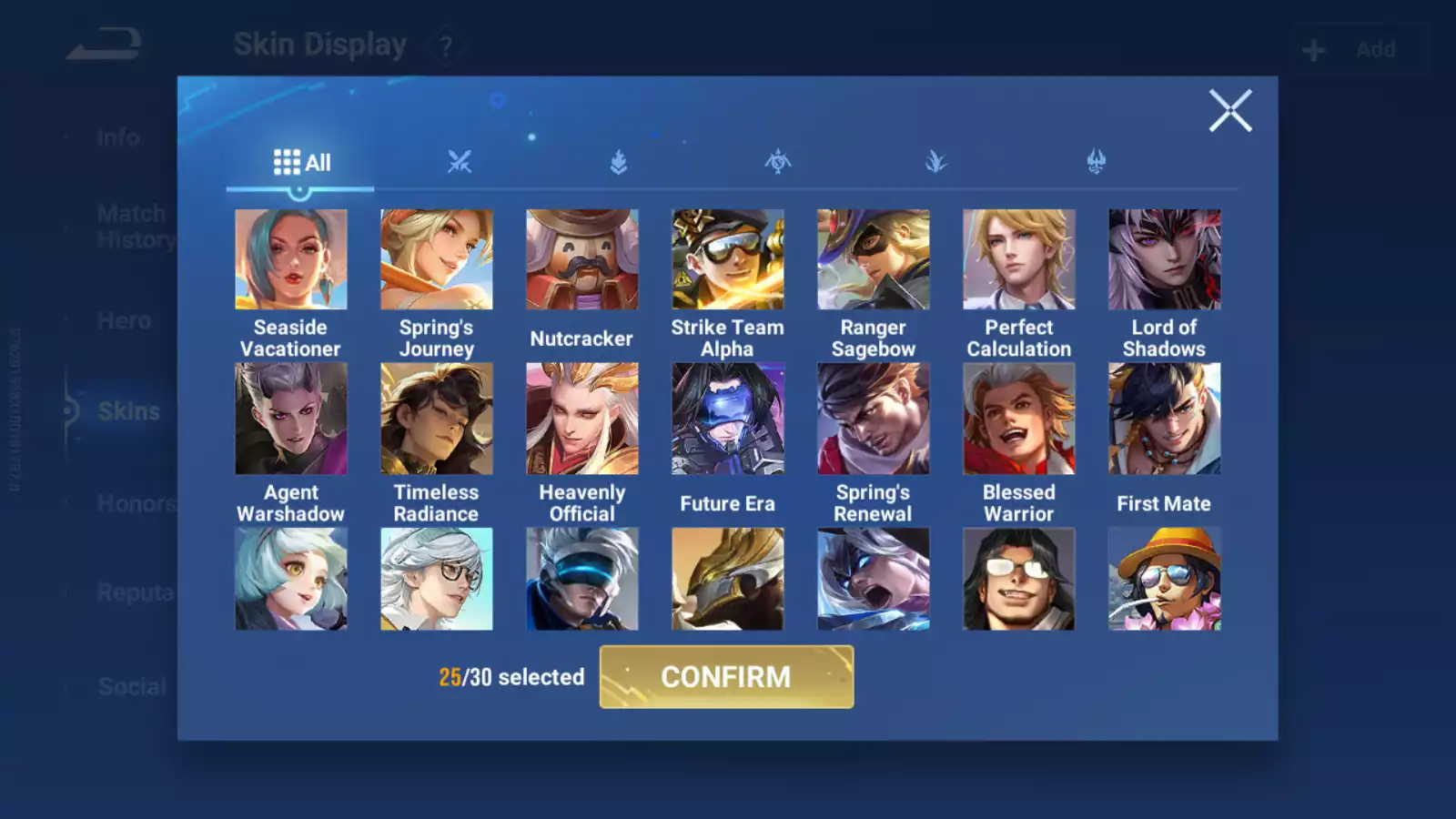The height and width of the screenshot is (819, 1456).
Task: Select the Agent Warshadow skin
Action: (x=291, y=419)
